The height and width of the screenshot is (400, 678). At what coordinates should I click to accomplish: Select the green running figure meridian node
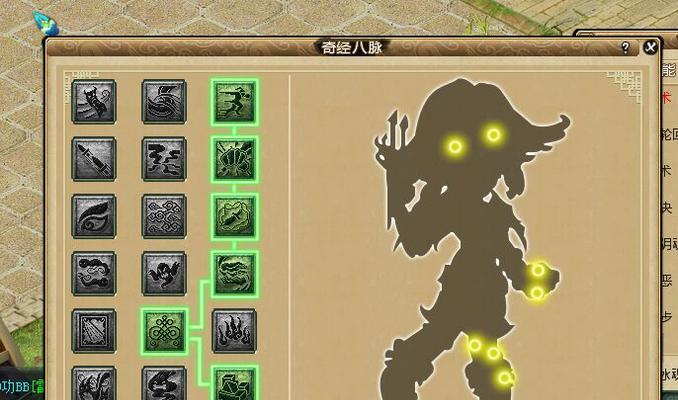tap(235, 101)
